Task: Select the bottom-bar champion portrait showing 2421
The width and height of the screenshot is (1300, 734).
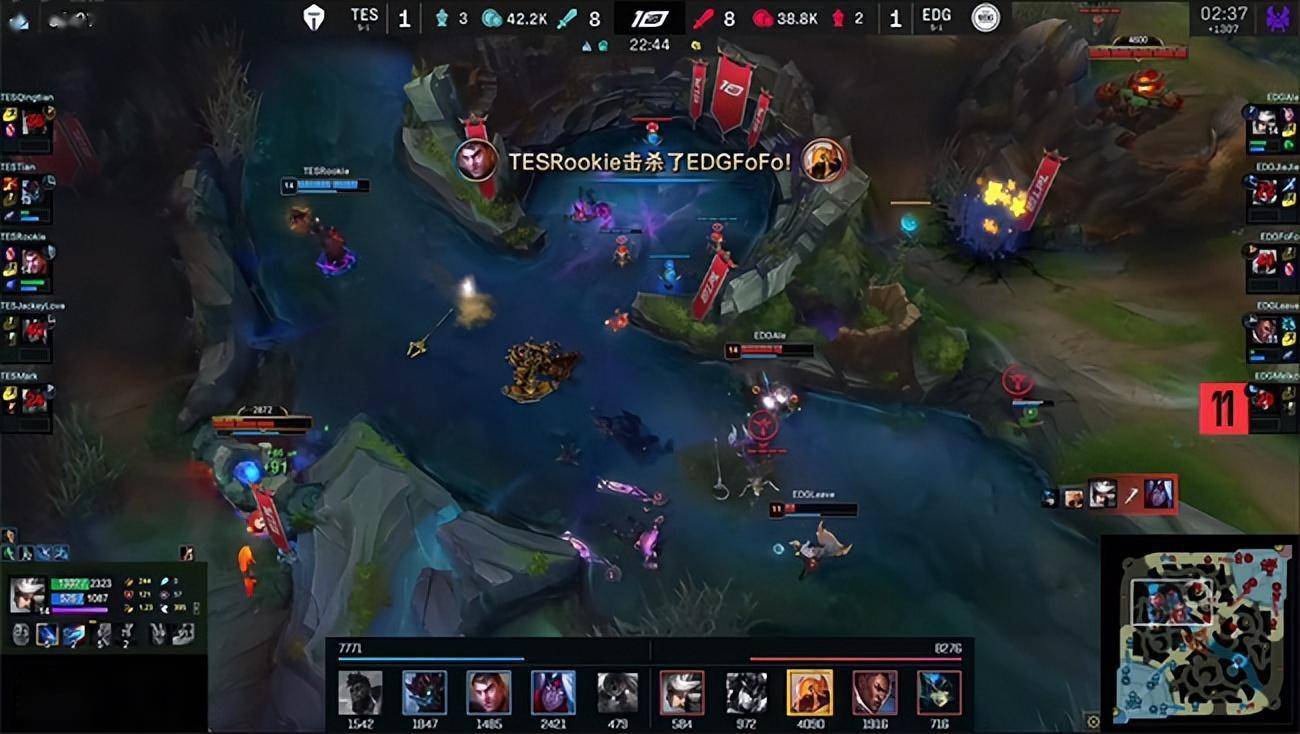Action: point(553,692)
